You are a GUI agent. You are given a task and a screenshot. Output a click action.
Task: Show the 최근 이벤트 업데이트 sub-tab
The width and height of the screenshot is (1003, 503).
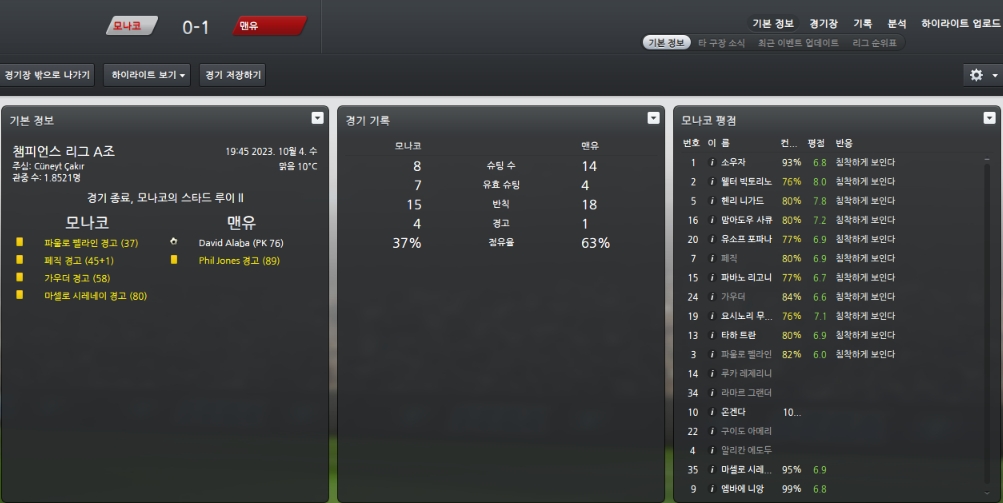coord(798,43)
